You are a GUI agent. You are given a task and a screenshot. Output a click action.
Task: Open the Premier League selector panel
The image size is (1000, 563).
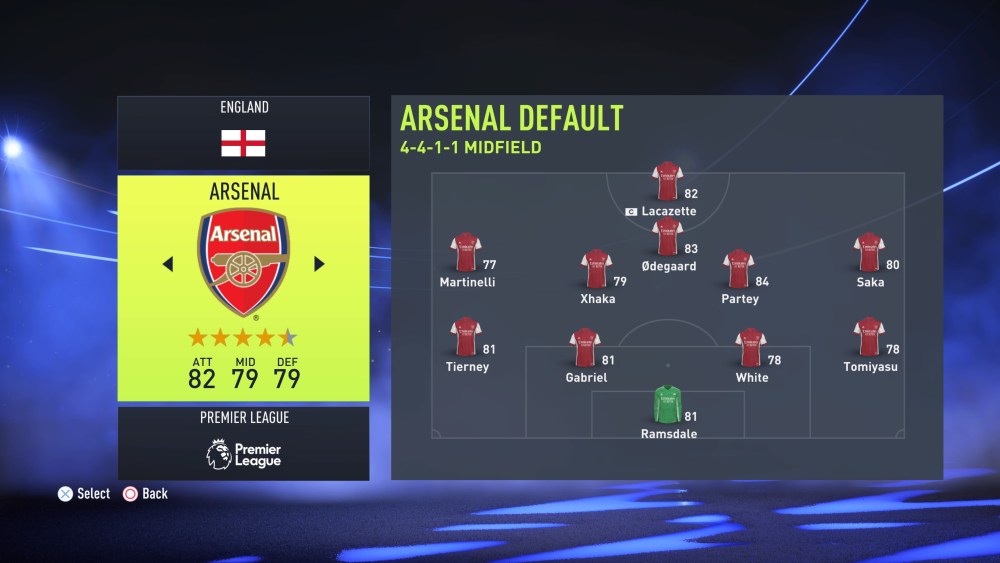[x=243, y=443]
